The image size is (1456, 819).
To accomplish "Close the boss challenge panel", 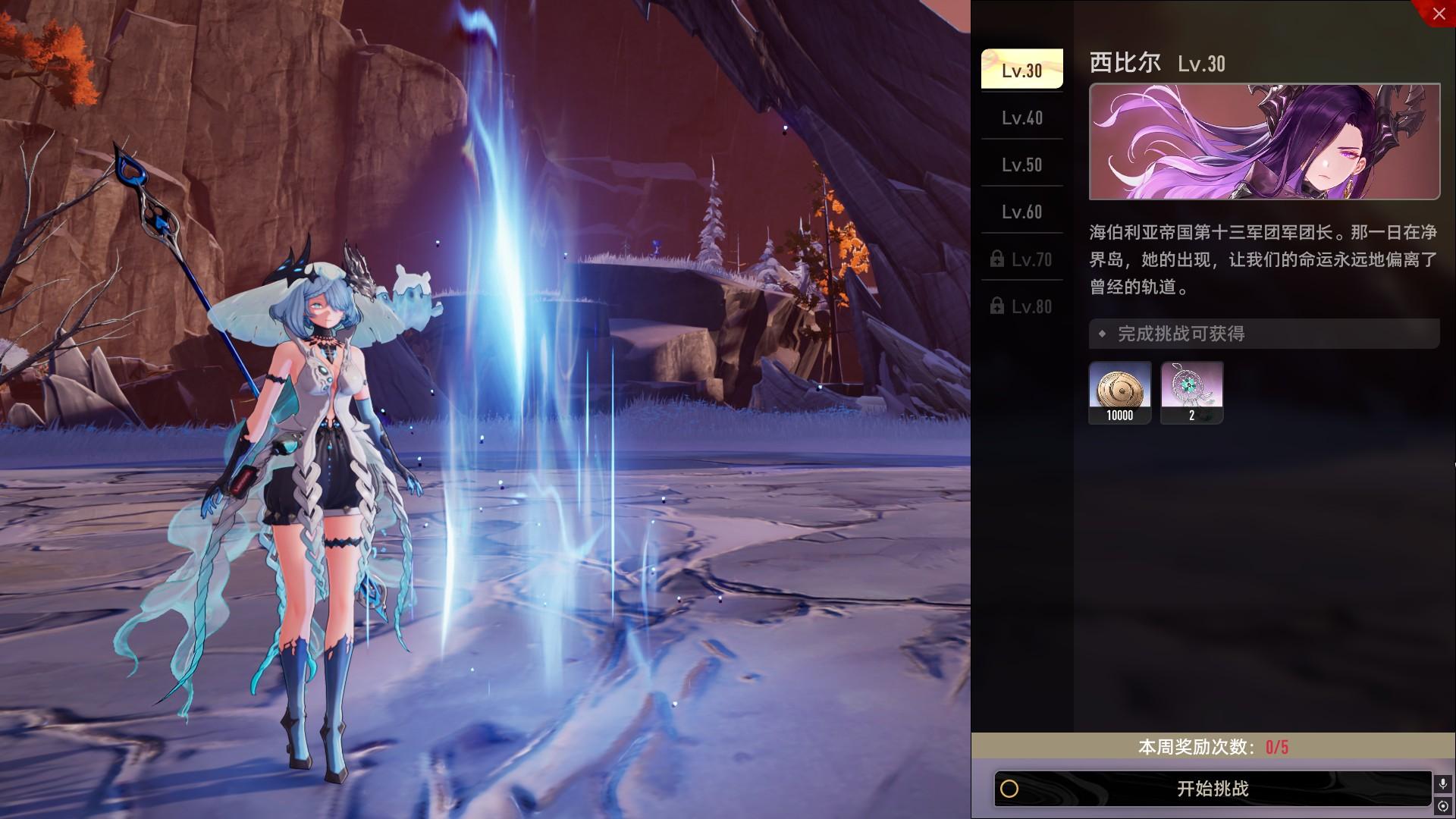I will pyautogui.click(x=1439, y=13).
